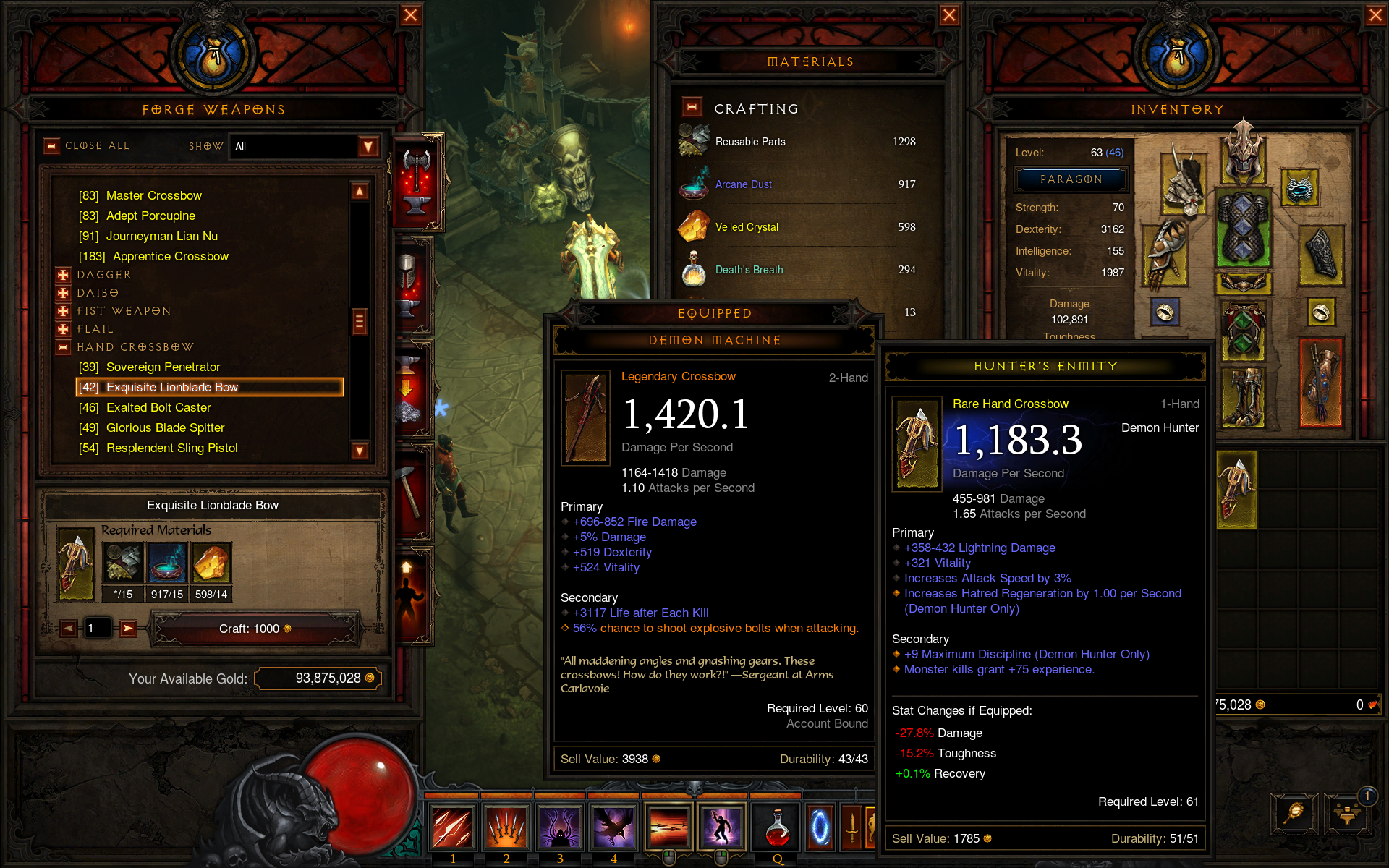1389x868 pixels.
Task: Expand the Dagger category
Action: tap(64, 275)
